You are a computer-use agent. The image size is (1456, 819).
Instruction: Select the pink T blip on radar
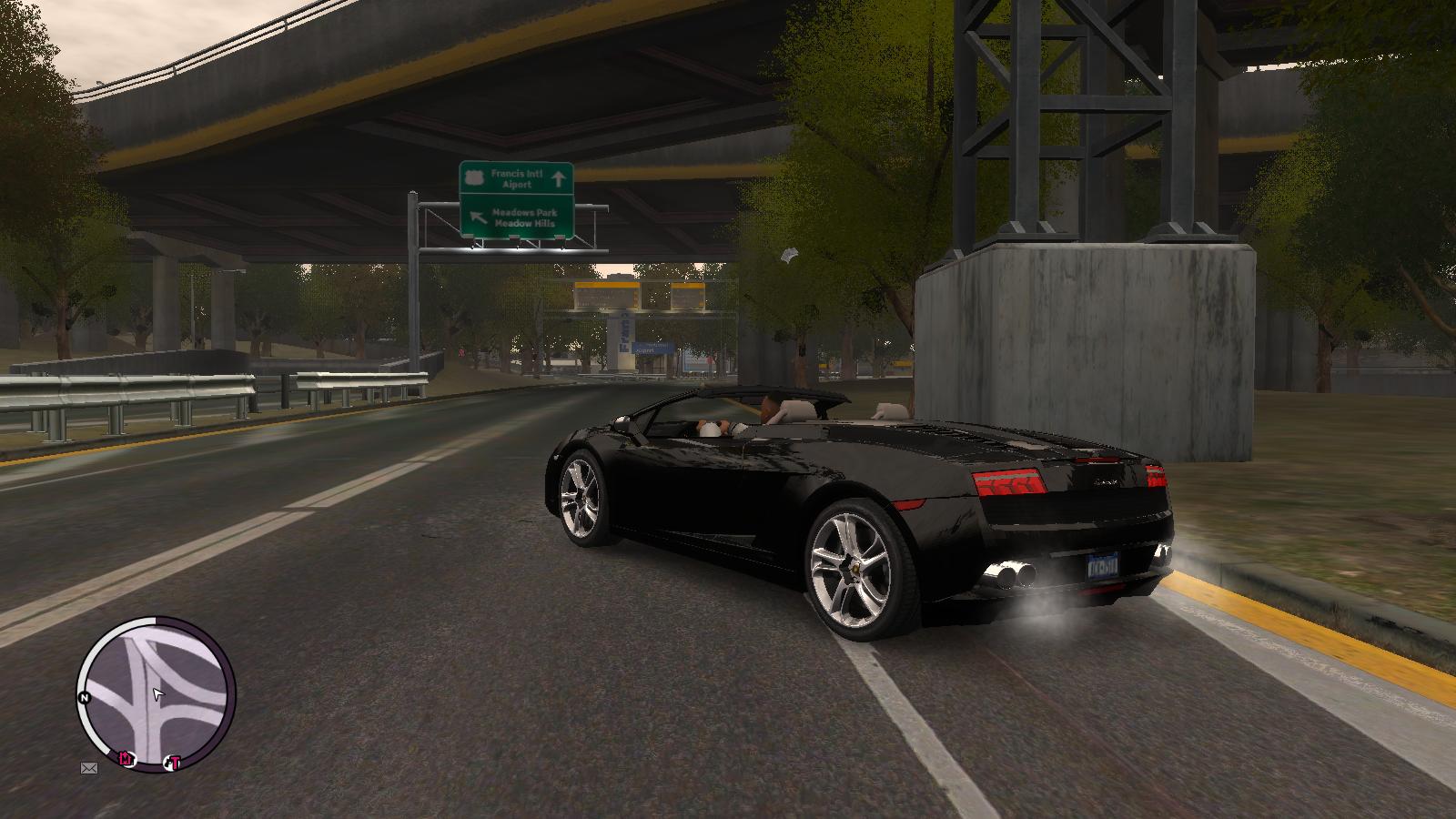click(175, 763)
